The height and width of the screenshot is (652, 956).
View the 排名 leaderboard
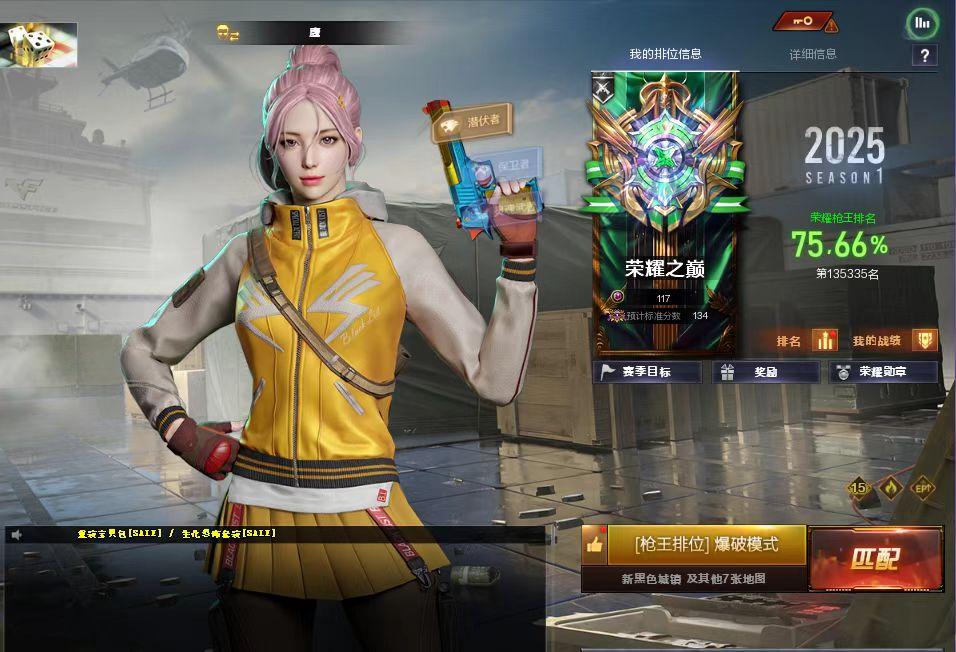pyautogui.click(x=806, y=341)
